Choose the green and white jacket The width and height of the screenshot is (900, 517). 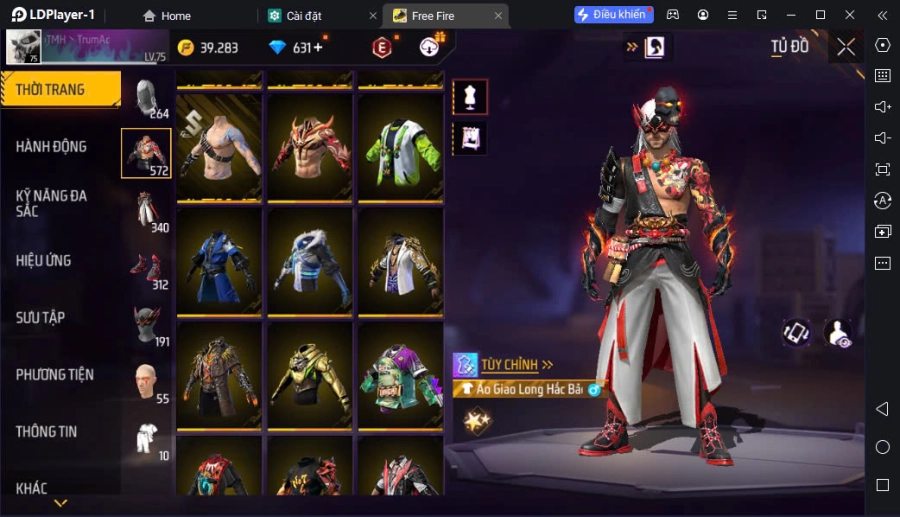[x=401, y=147]
